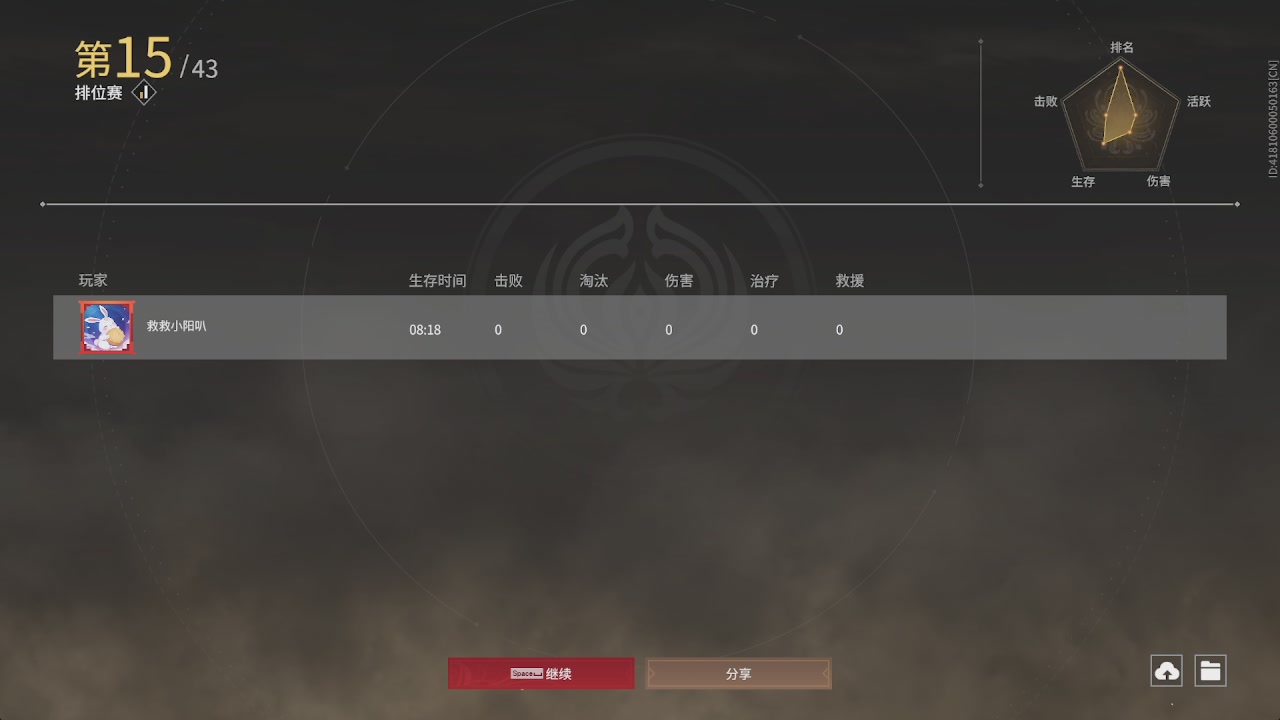Image resolution: width=1280 pixels, height=720 pixels.
Task: Click the 生存 label on the radar chart
Action: pos(1083,182)
